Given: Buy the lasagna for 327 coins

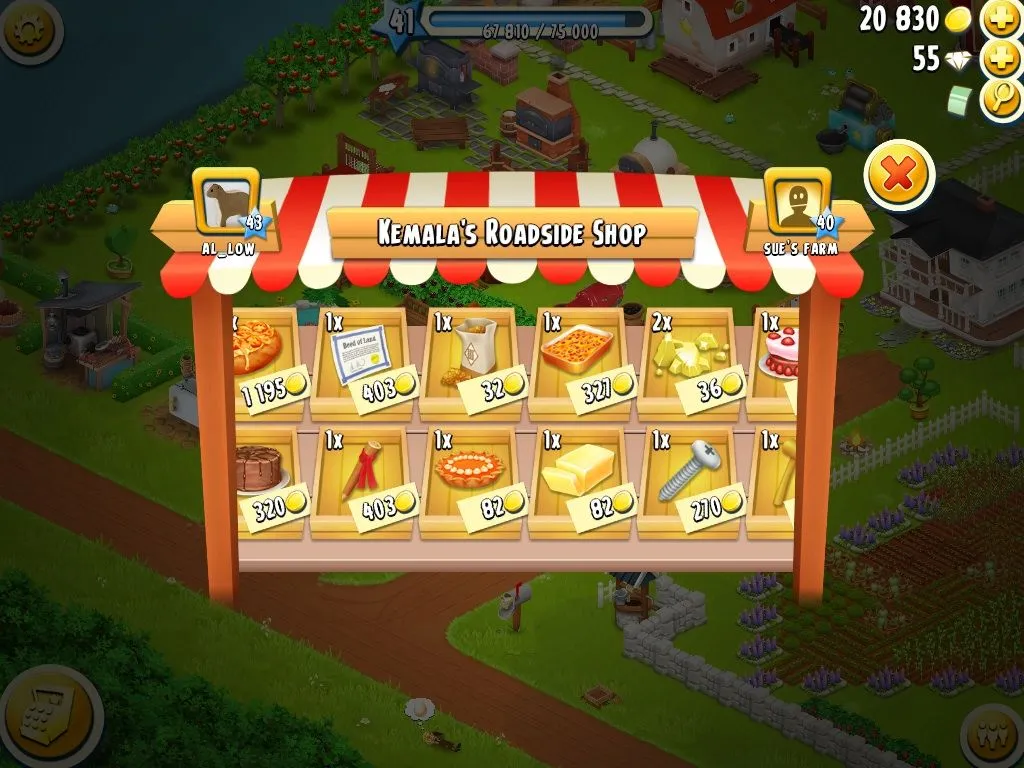Looking at the screenshot, I should [583, 363].
